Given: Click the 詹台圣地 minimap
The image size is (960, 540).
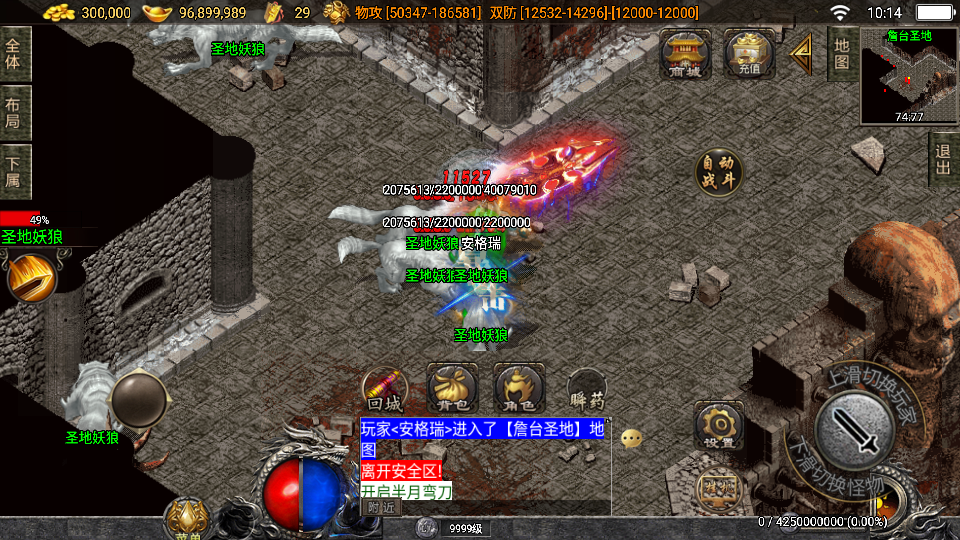Looking at the screenshot, I should click(x=908, y=78).
